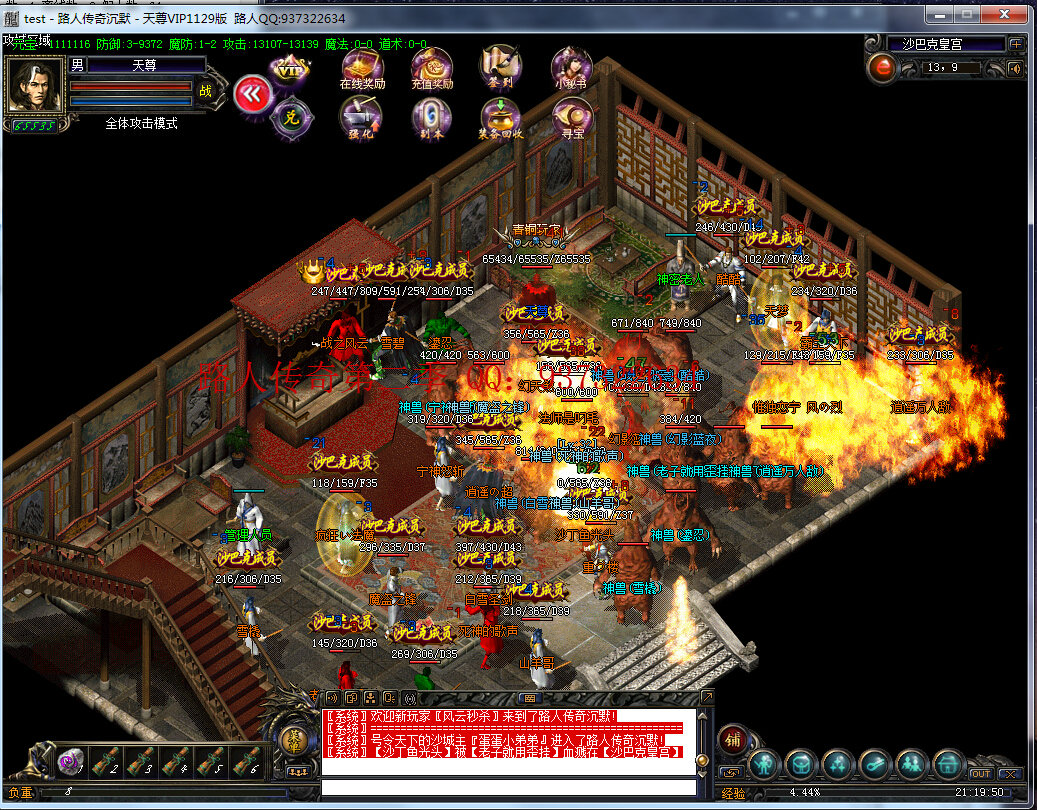Open 装备回收 equipment recycling

tap(501, 116)
